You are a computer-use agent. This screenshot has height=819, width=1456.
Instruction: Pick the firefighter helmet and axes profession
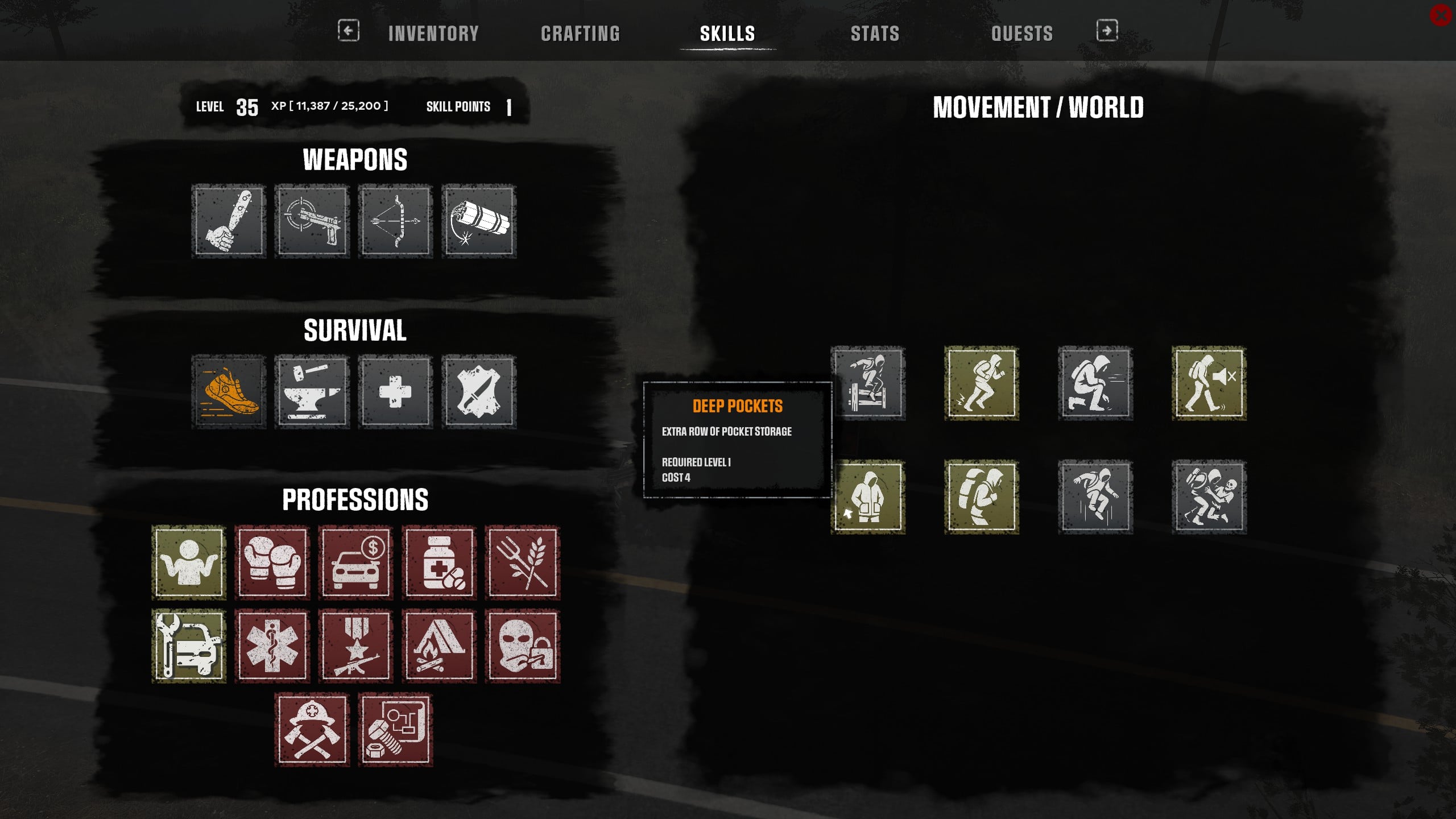312,730
